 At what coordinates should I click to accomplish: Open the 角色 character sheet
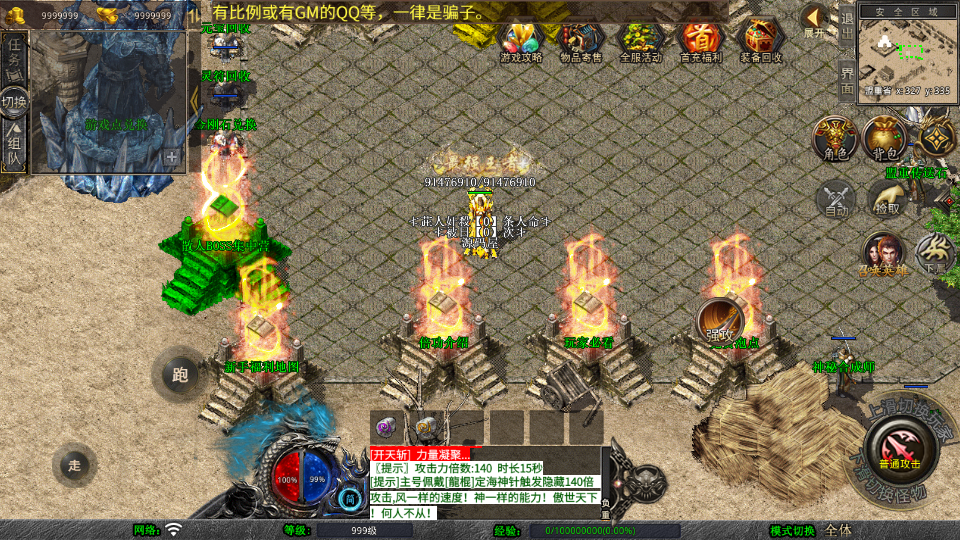834,138
